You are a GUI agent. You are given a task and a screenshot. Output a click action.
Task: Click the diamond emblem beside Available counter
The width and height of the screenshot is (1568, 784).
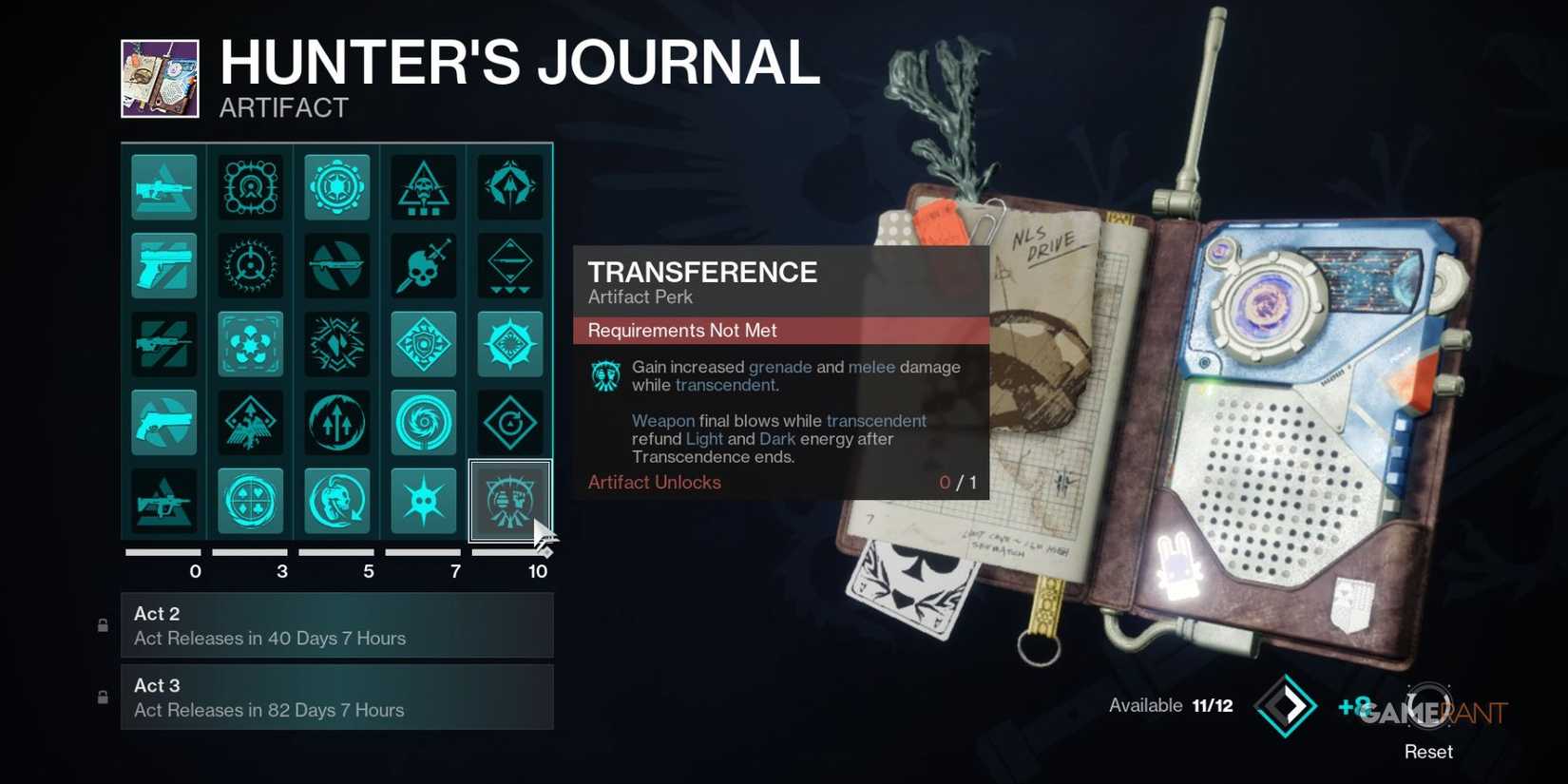click(1287, 705)
